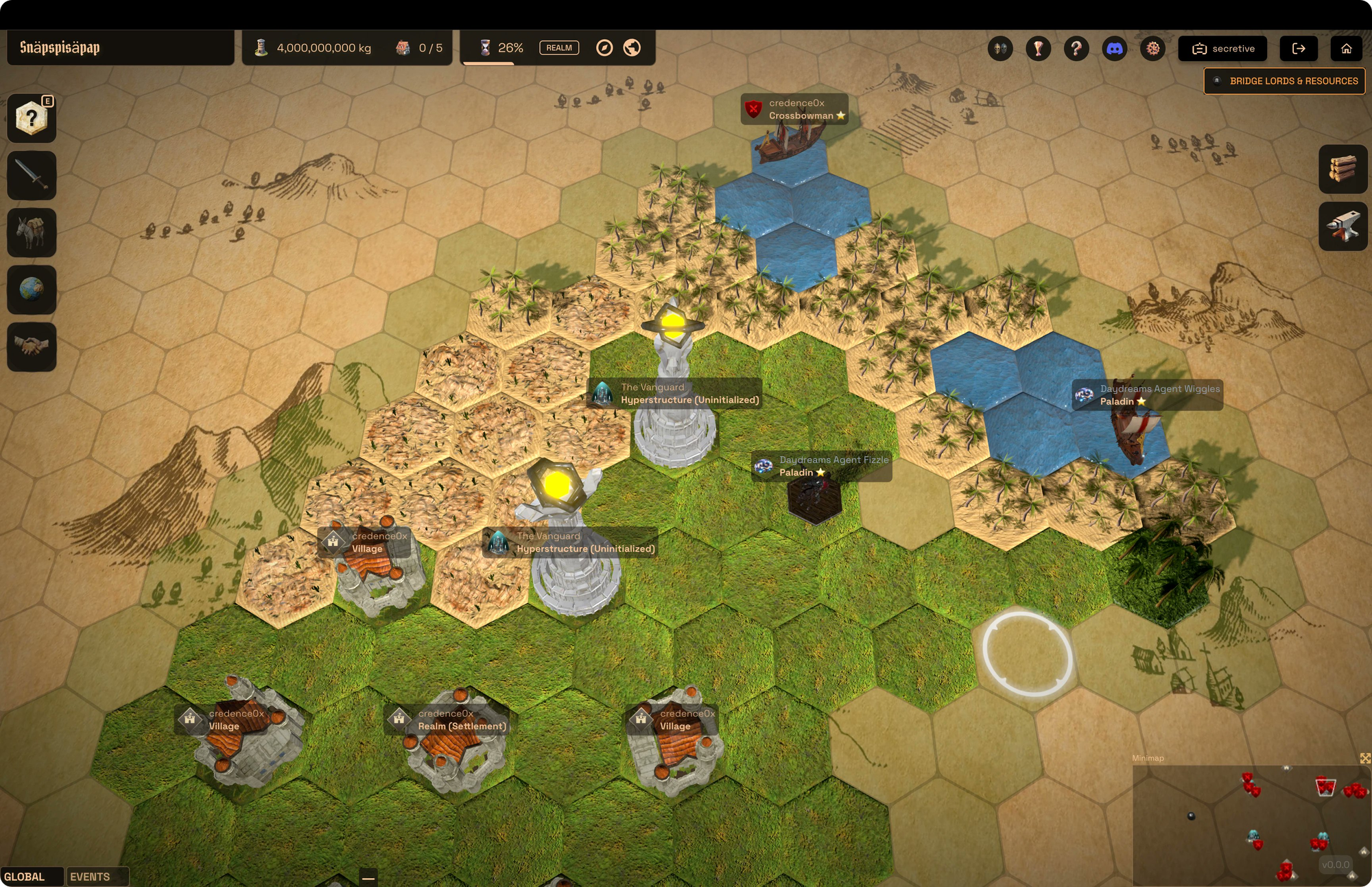Switch to the GLOBAL tab
This screenshot has height=887, width=1372.
coord(25,876)
